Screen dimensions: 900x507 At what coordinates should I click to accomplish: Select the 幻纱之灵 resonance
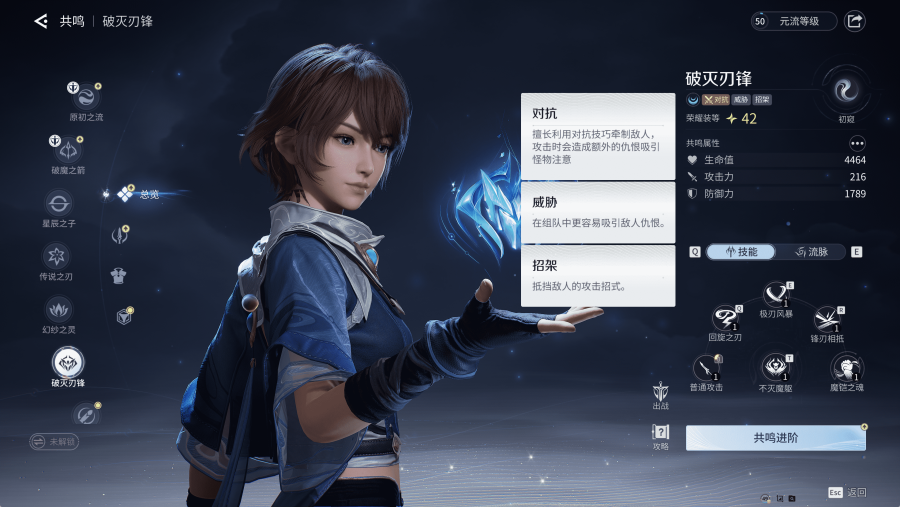[x=56, y=308]
